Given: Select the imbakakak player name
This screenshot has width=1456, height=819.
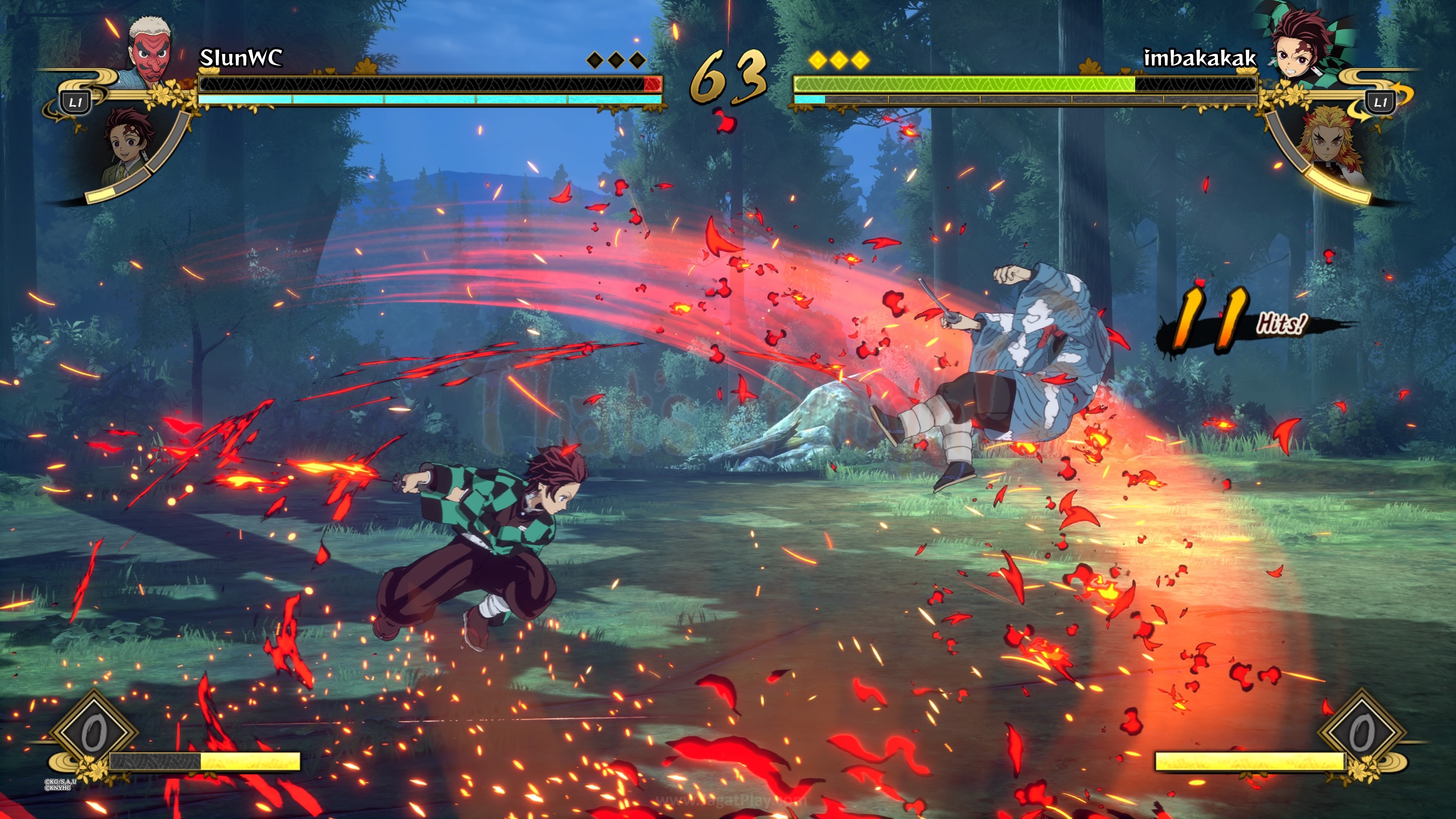Looking at the screenshot, I should (x=1199, y=58).
